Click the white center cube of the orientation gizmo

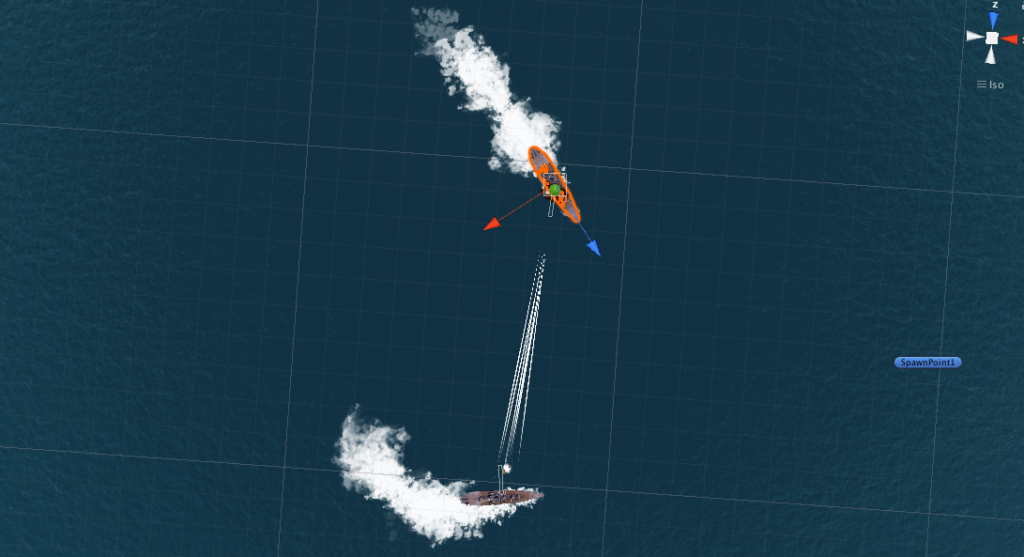click(992, 38)
